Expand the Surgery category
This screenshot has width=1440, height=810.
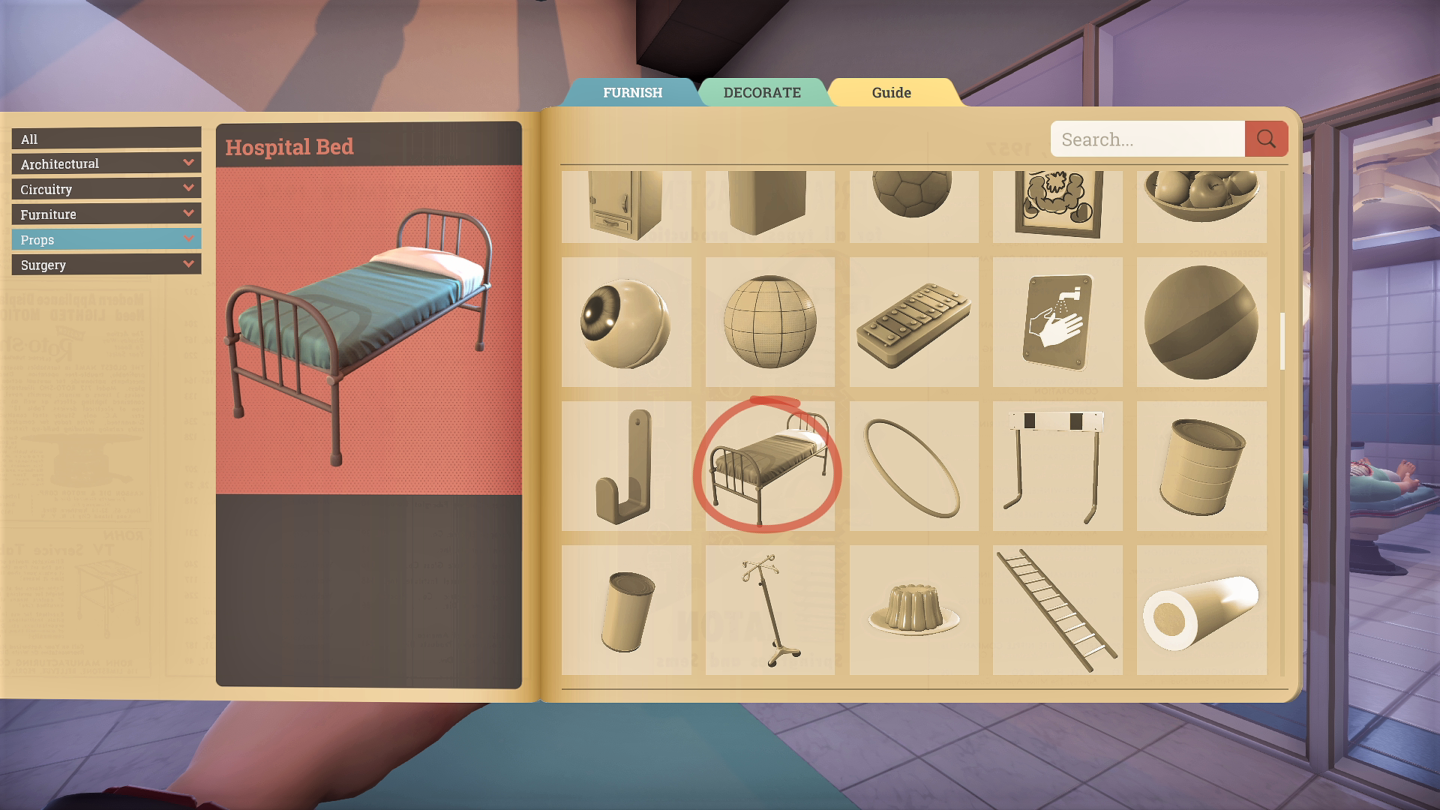coord(105,264)
